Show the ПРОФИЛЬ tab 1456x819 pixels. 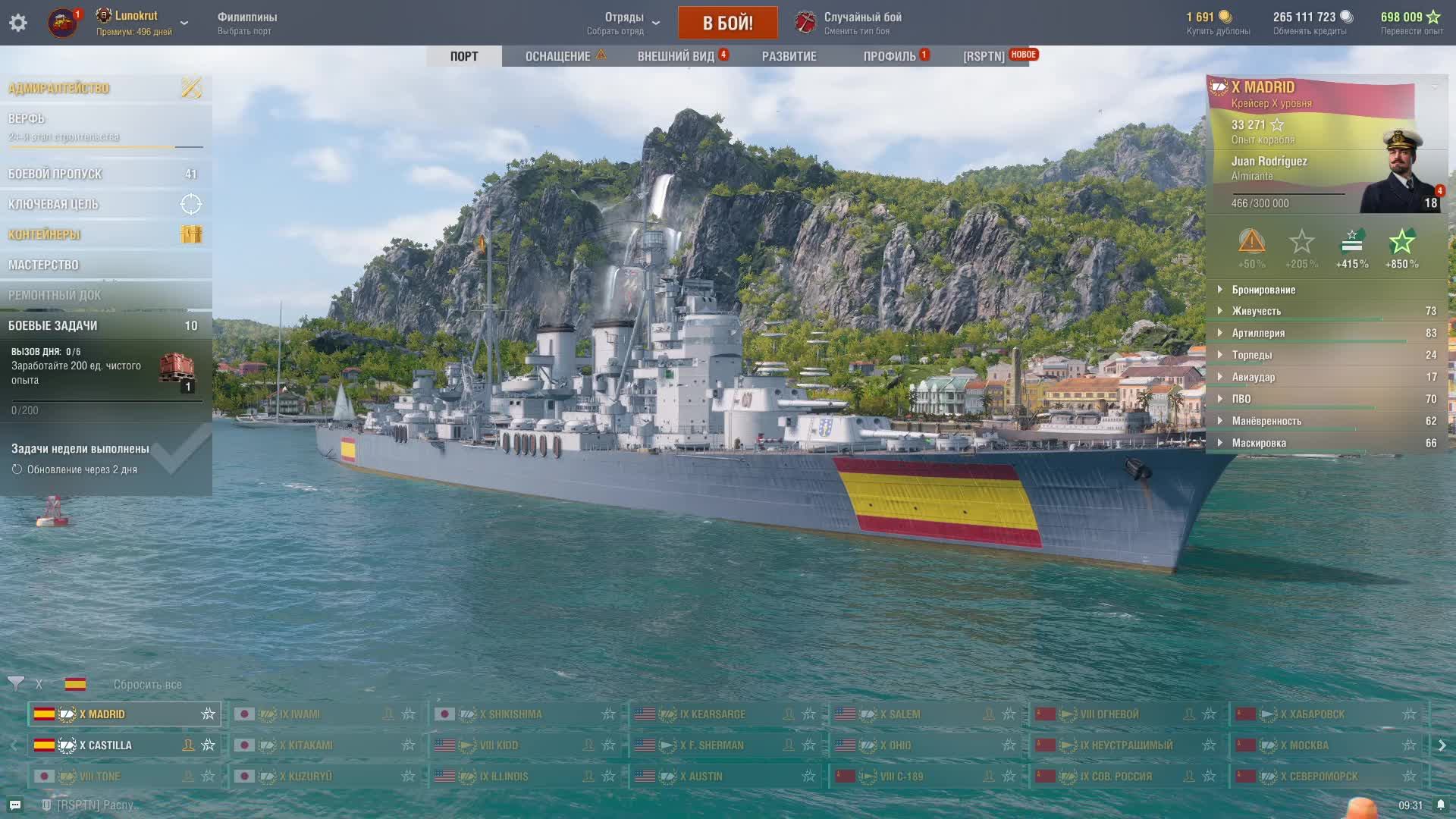pos(890,56)
